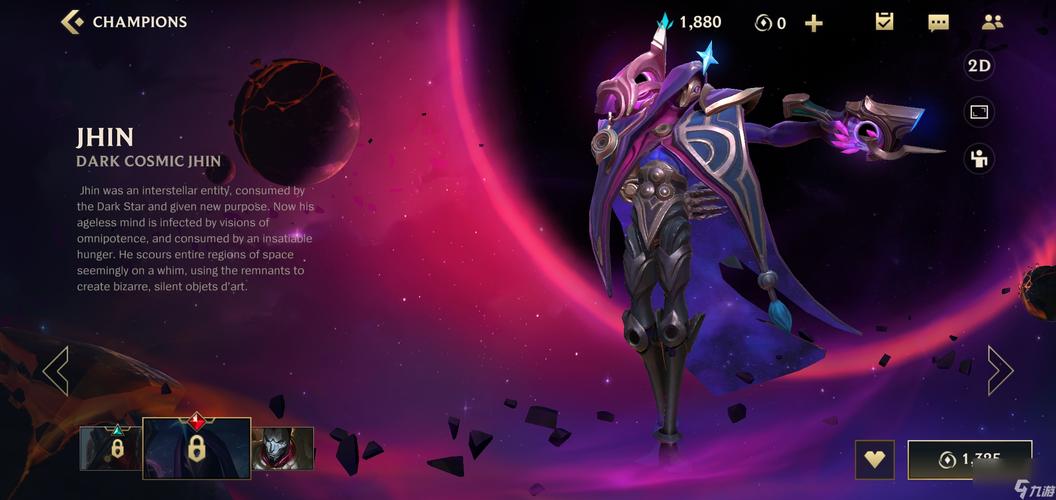The image size is (1056, 500).
Task: Show the previous skin with the left arrow
Action: pos(56,370)
